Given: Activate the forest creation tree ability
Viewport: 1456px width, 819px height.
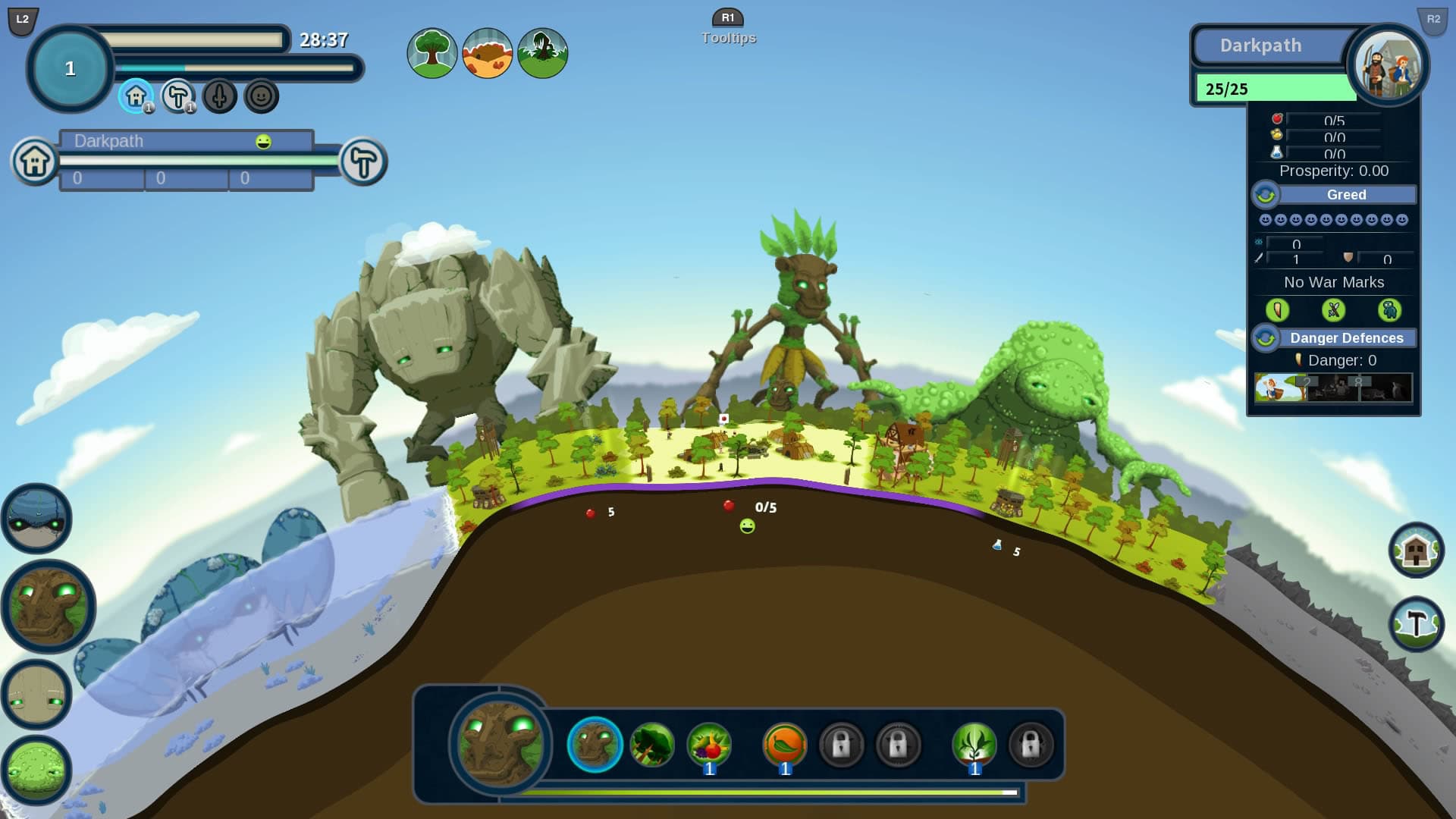Looking at the screenshot, I should pyautogui.click(x=651, y=745).
